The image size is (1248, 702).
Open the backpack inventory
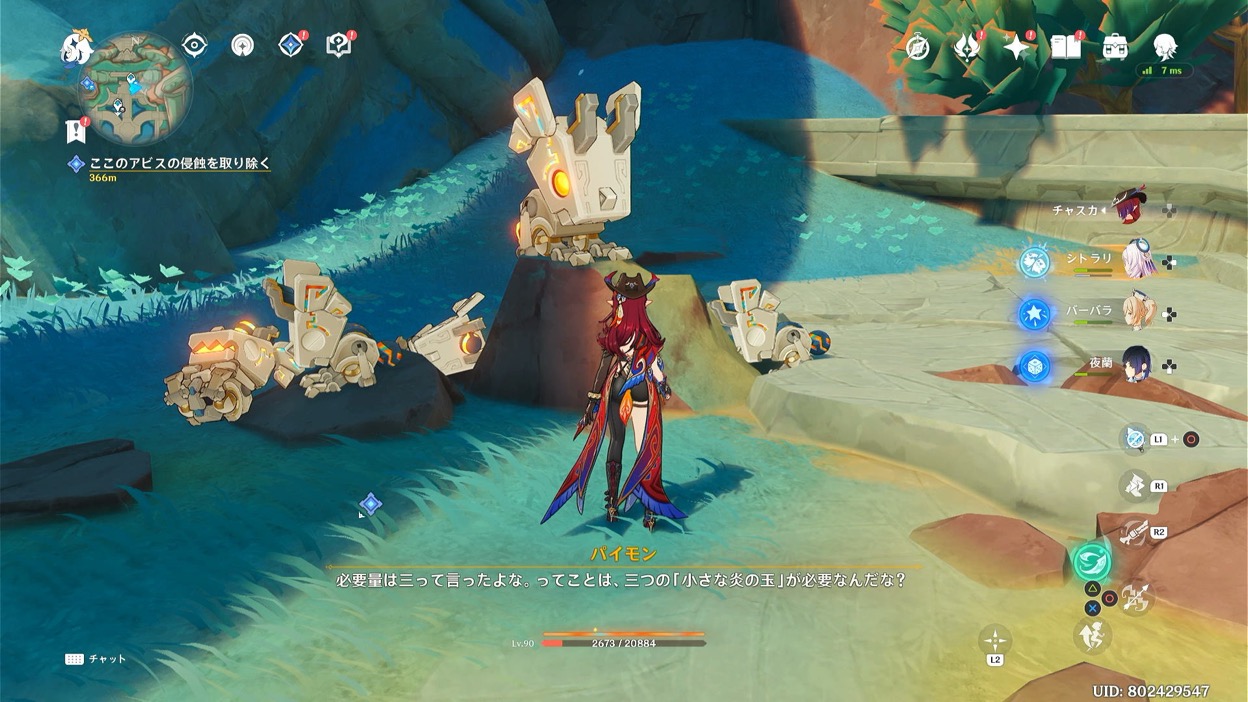[x=1115, y=47]
